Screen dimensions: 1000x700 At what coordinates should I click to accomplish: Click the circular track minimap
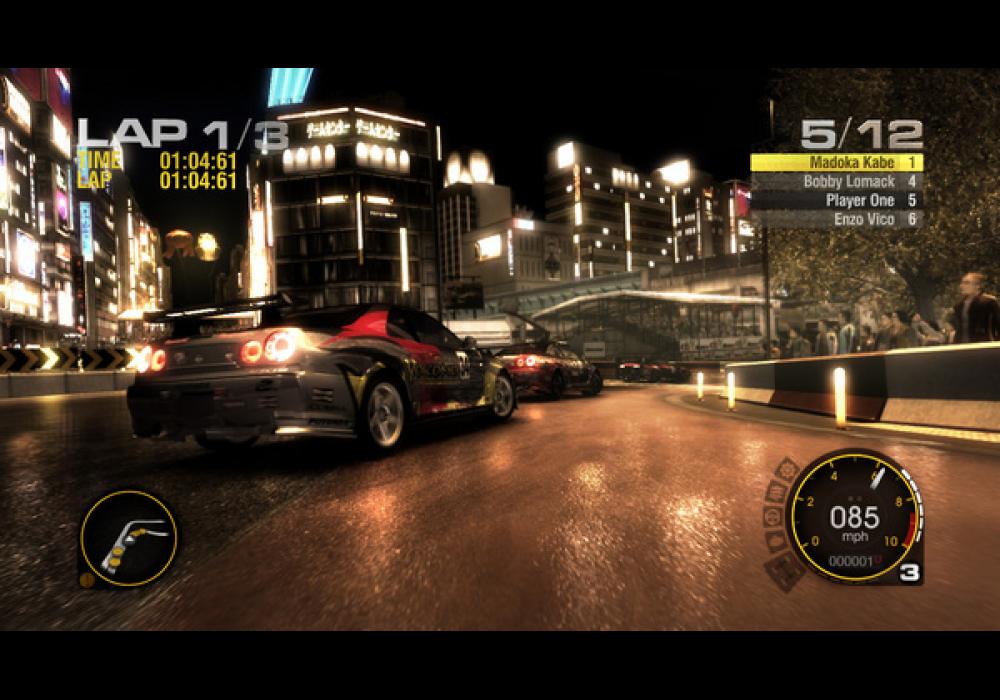(128, 537)
